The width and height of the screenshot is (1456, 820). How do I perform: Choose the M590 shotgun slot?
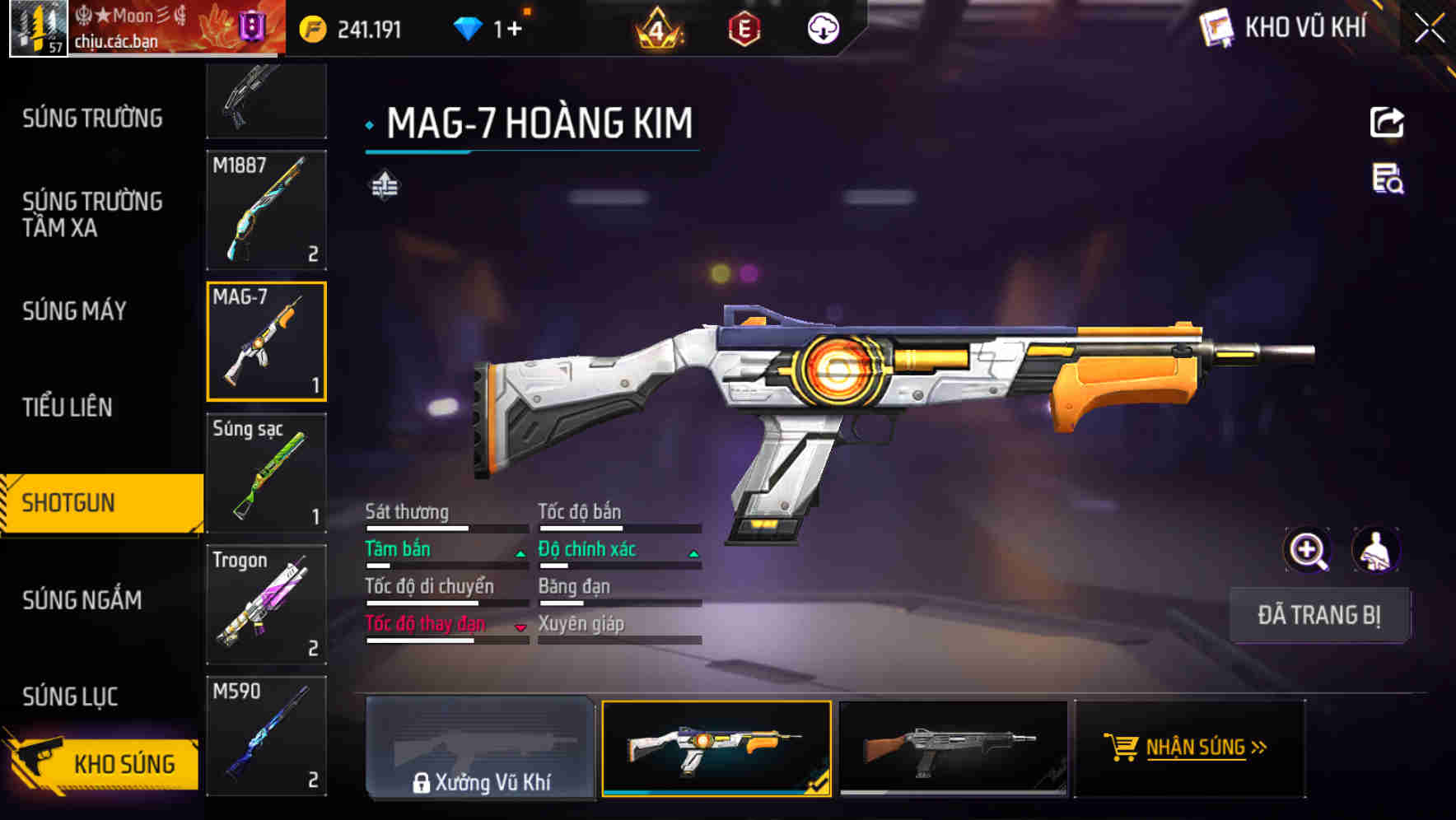(266, 735)
